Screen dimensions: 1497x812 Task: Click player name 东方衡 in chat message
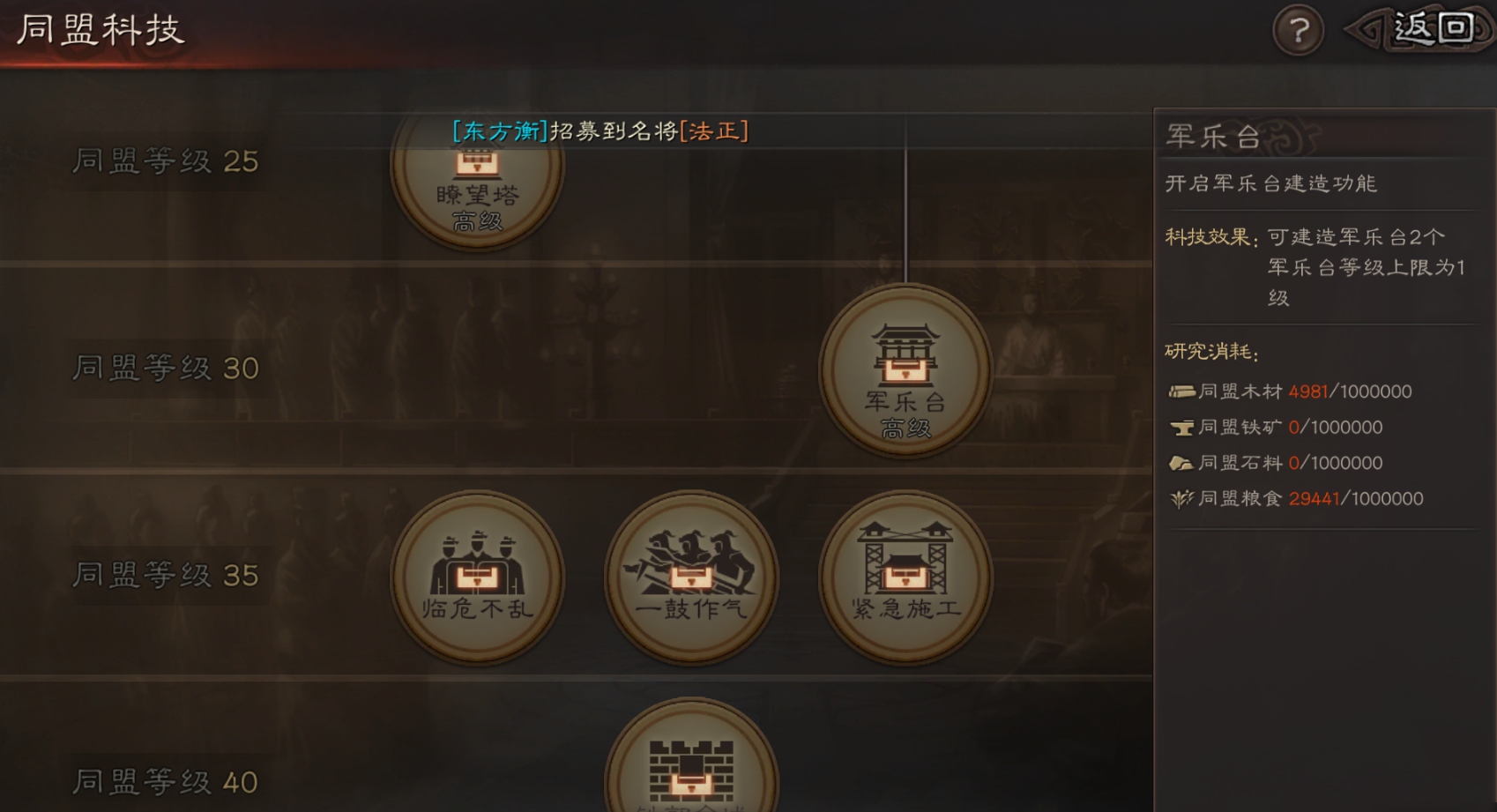[499, 130]
